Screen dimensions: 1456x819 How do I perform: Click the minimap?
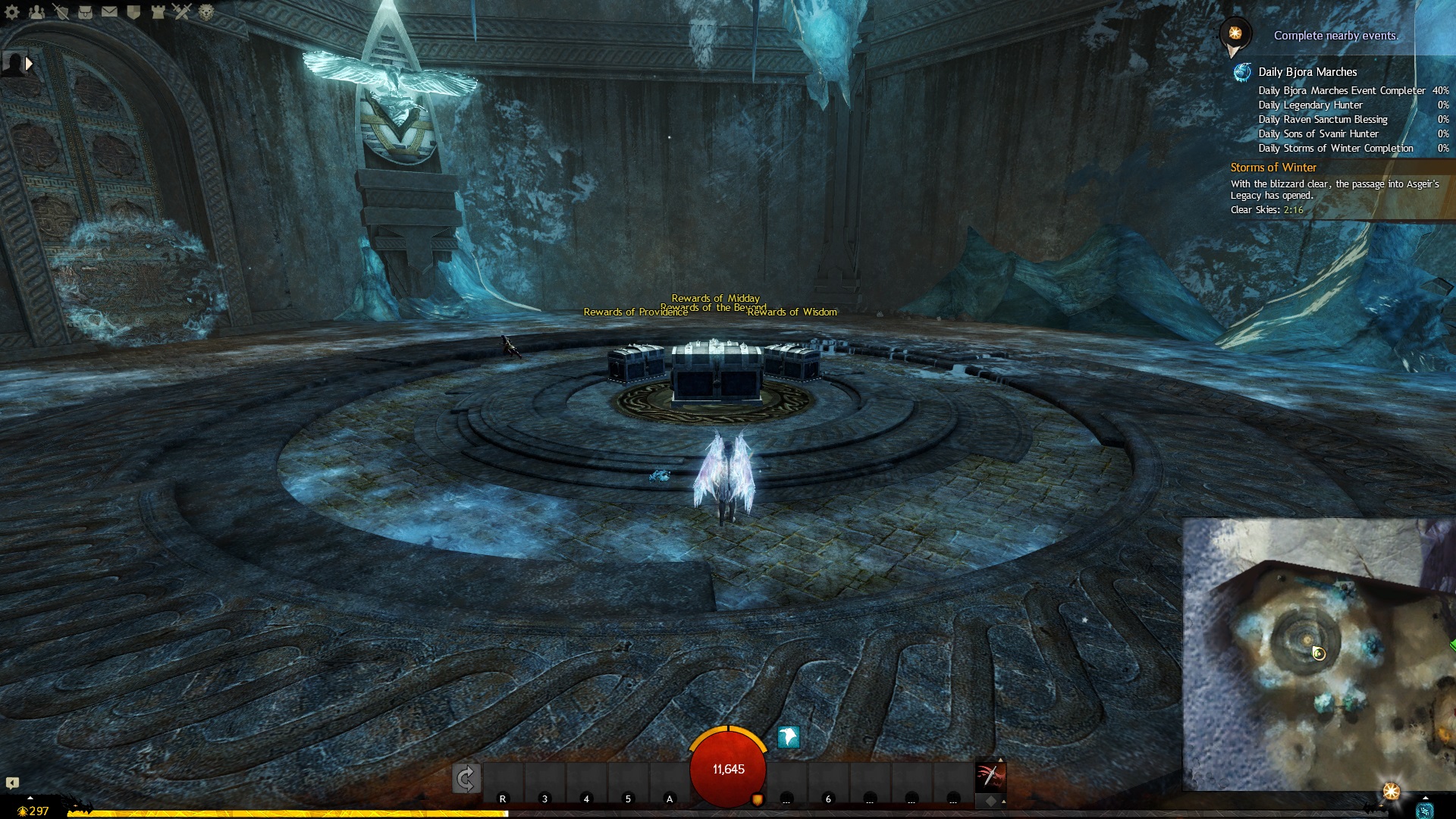(x=1319, y=654)
